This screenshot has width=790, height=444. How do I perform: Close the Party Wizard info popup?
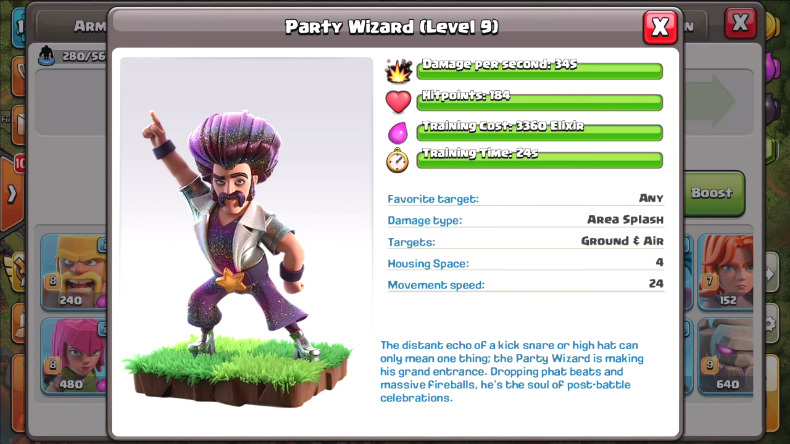tap(659, 27)
